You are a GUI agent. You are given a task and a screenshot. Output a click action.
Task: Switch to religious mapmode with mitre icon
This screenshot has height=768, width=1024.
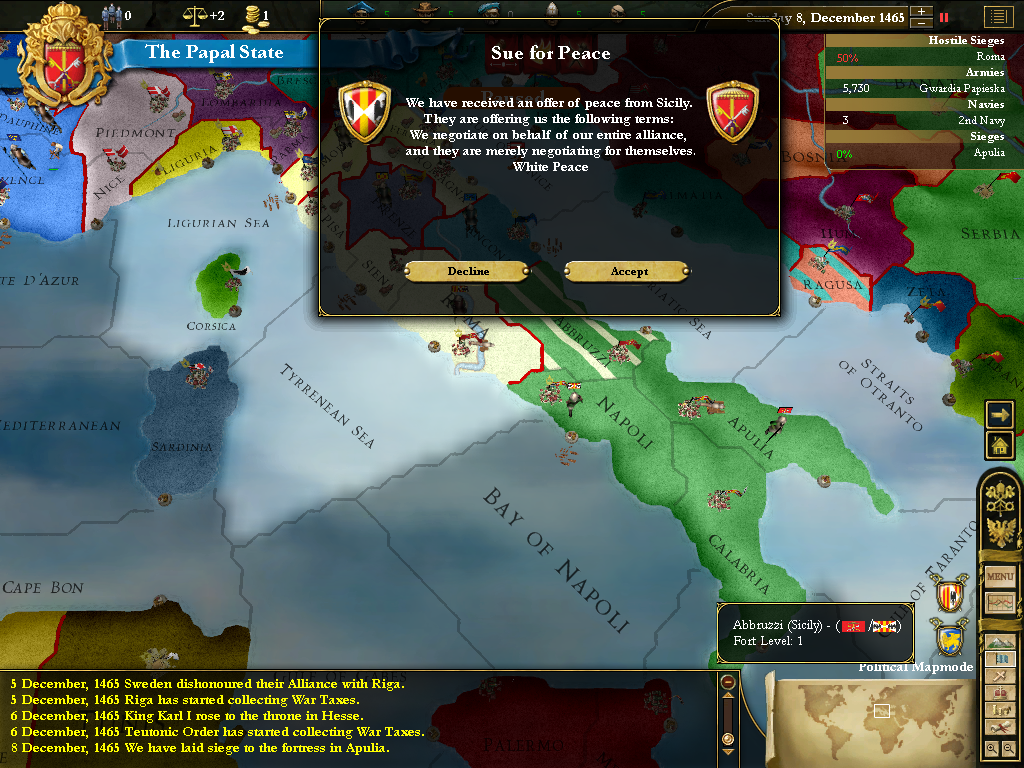[x=1000, y=693]
